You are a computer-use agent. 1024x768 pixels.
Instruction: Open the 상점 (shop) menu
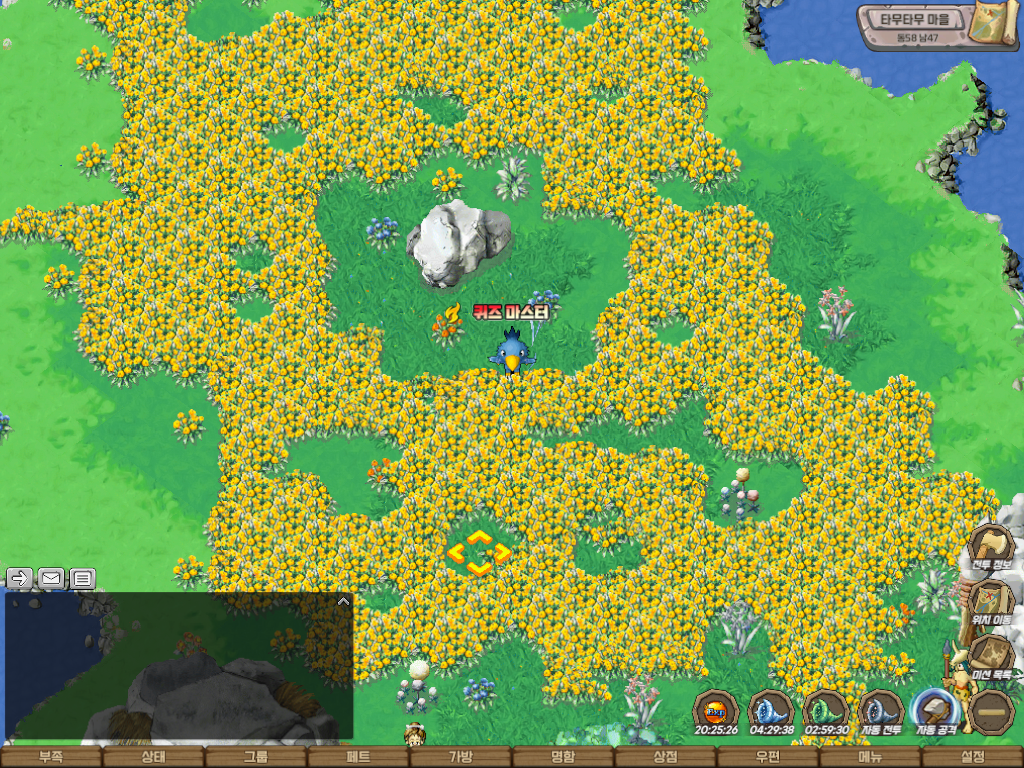(665, 758)
